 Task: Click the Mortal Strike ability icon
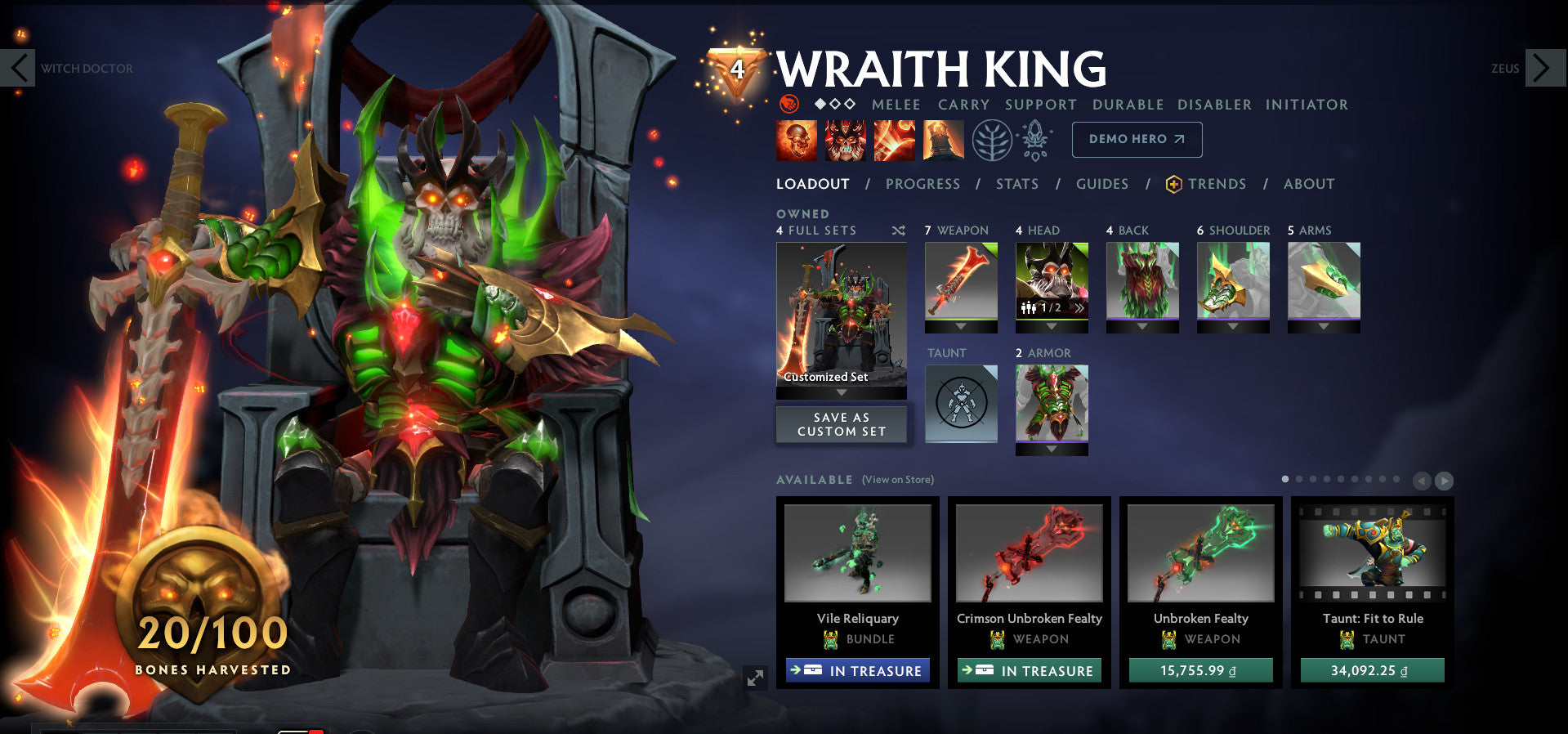(894, 140)
